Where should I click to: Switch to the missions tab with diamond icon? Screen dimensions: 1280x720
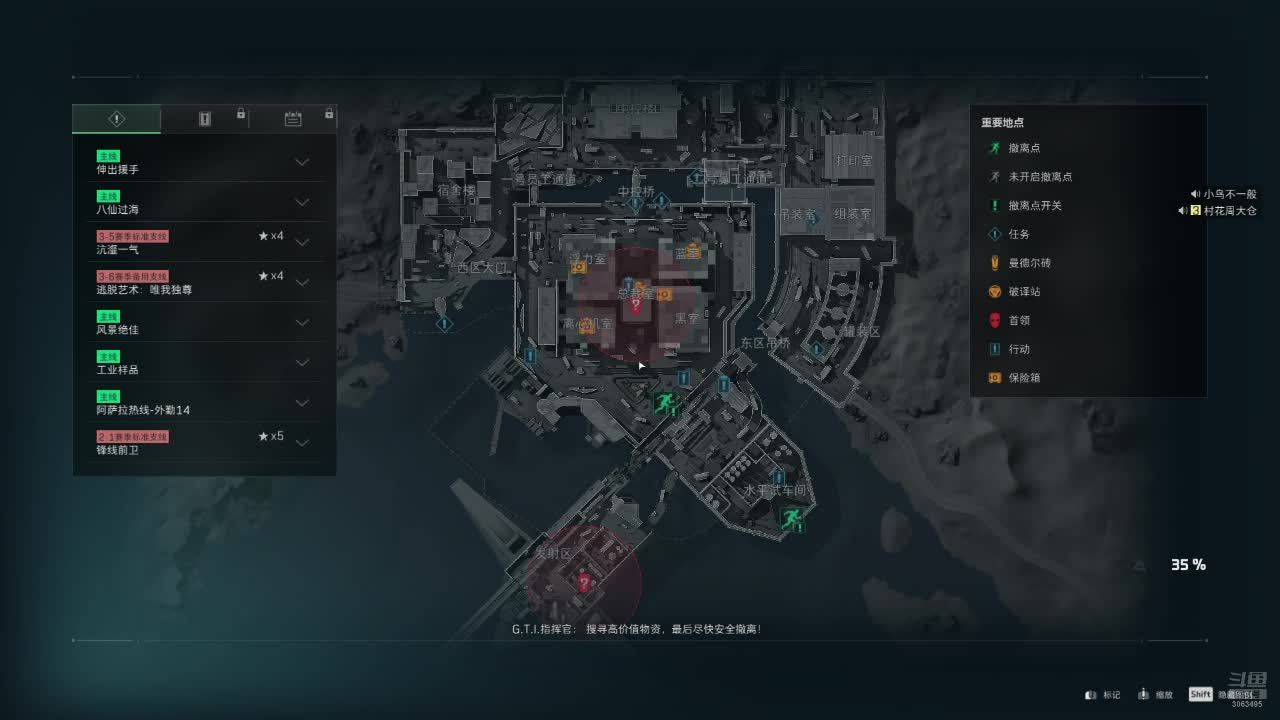[x=116, y=119]
